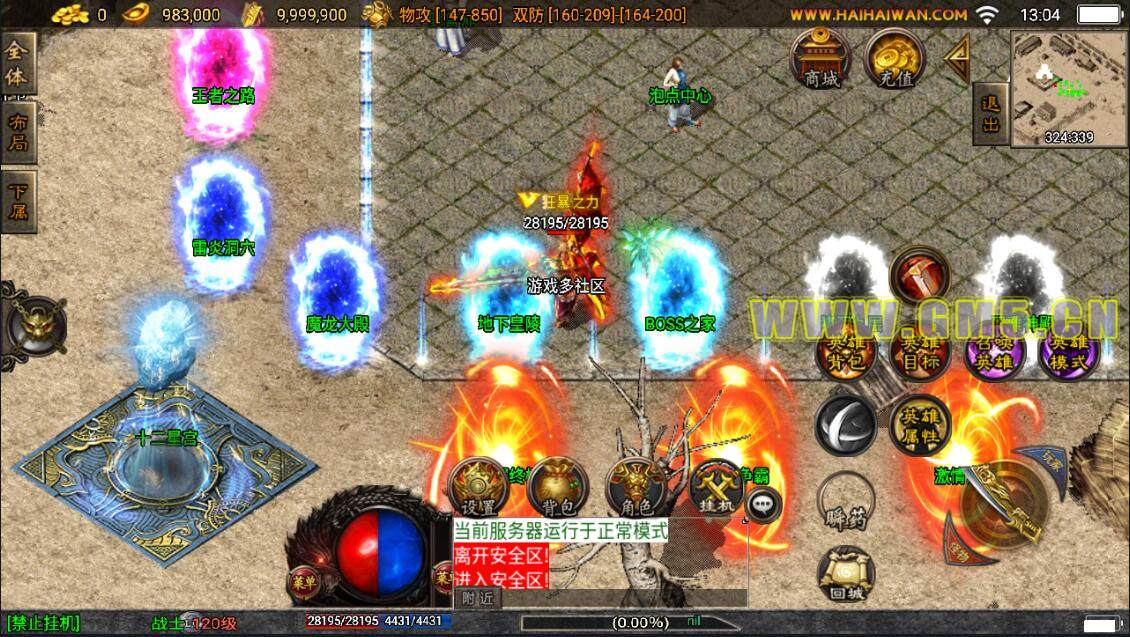Switch to the 附近 chat channel
Viewport: 1130px width, 637px height.
click(477, 598)
